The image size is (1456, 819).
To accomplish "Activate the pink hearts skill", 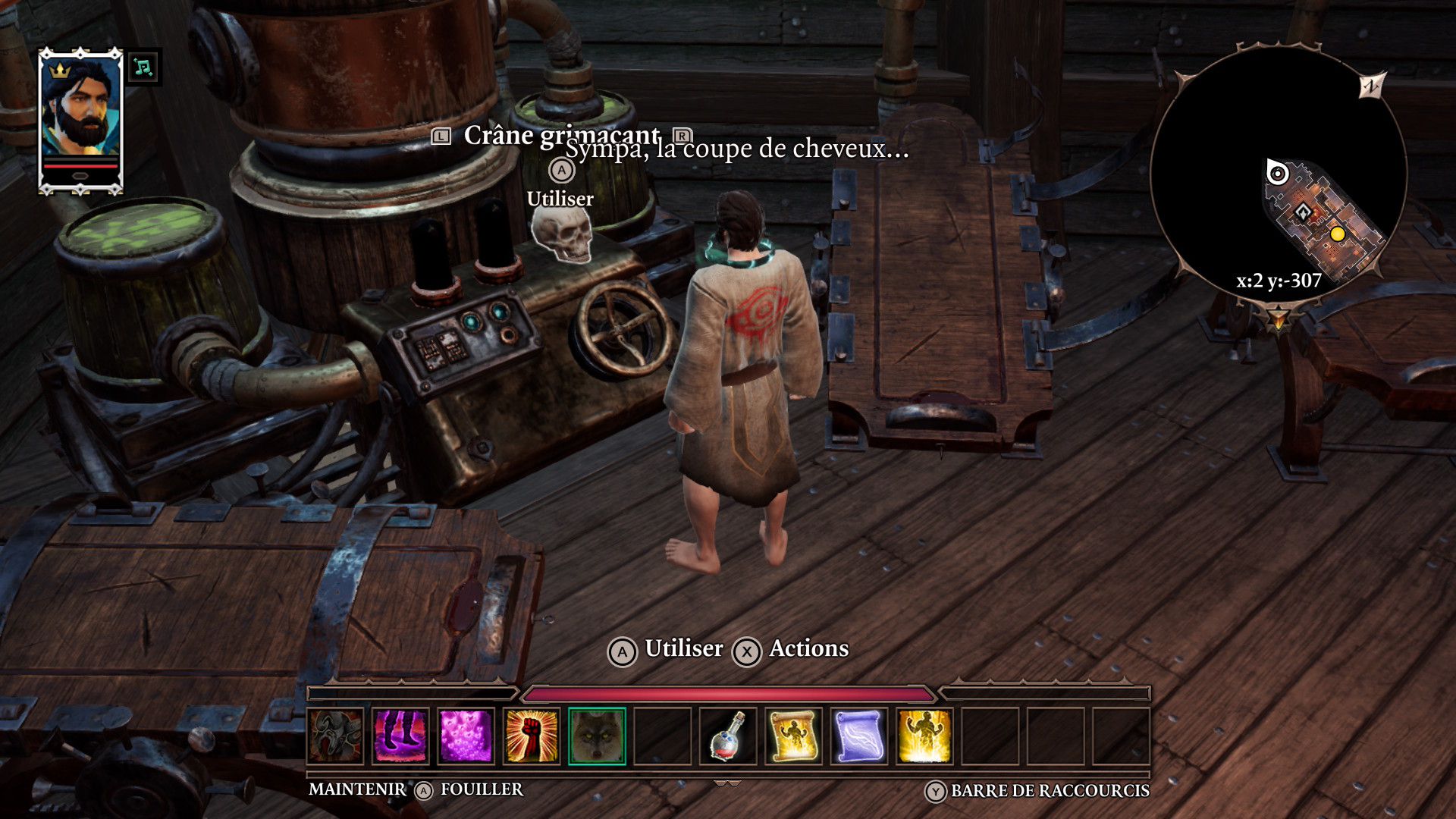I will [x=466, y=736].
